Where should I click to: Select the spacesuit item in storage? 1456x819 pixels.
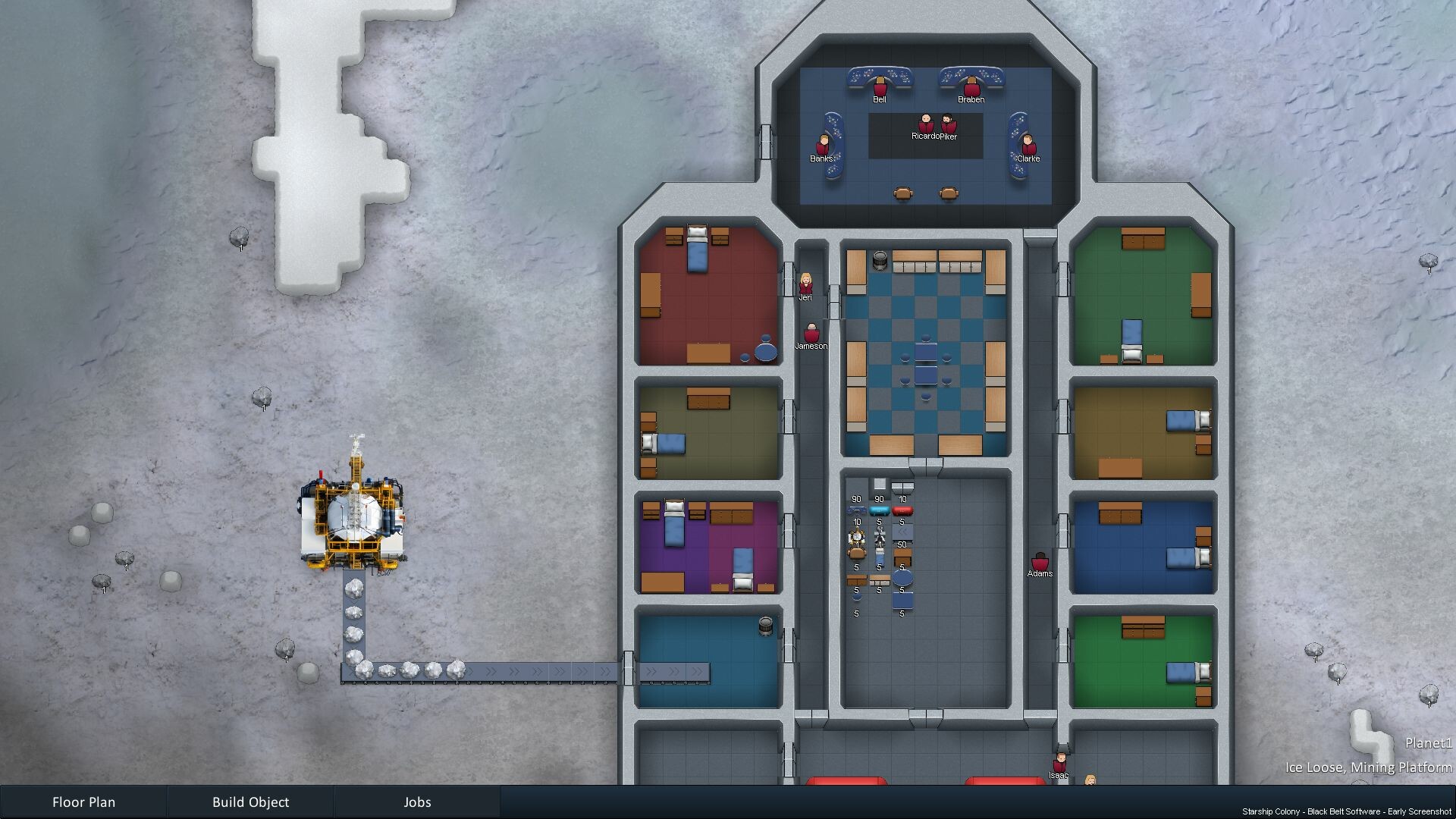coord(880,537)
